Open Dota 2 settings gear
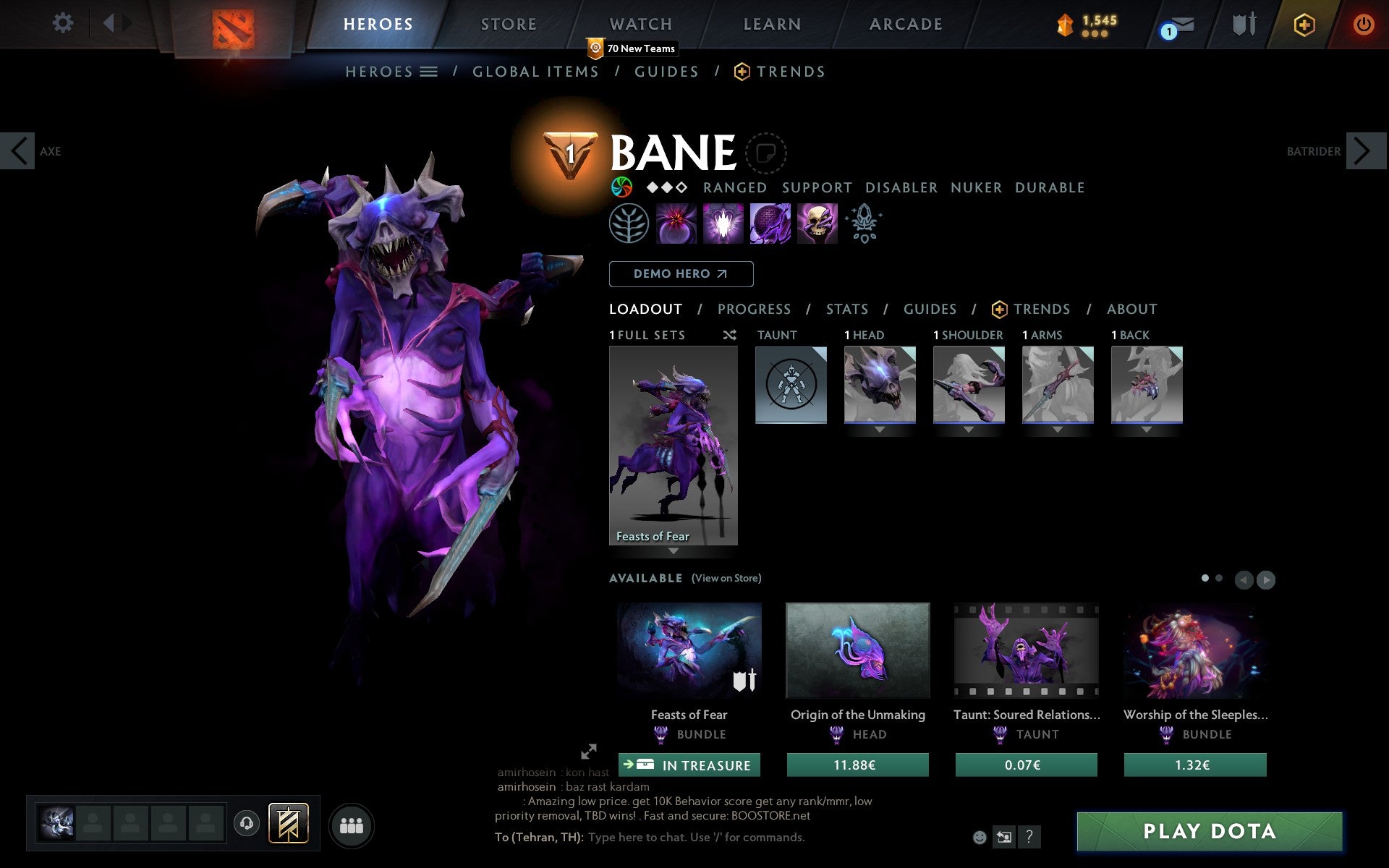 (63, 23)
